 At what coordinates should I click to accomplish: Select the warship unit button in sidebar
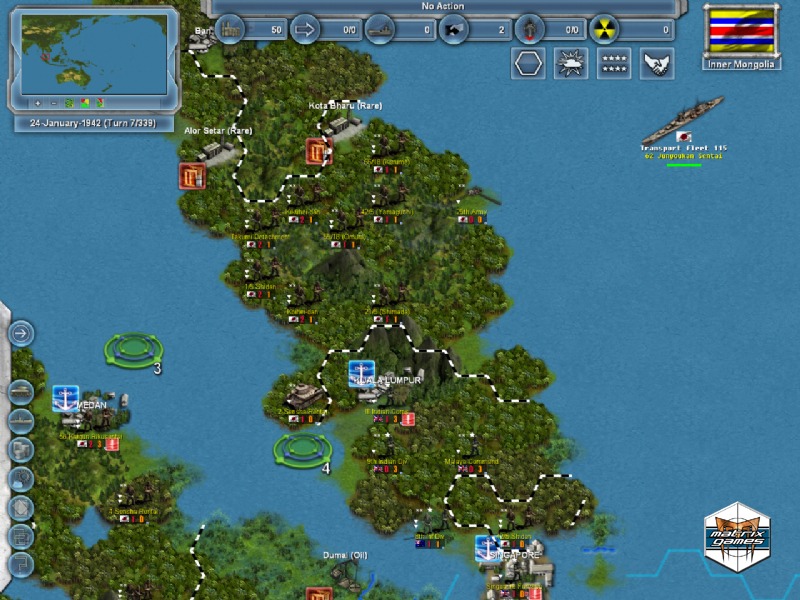[x=21, y=420]
